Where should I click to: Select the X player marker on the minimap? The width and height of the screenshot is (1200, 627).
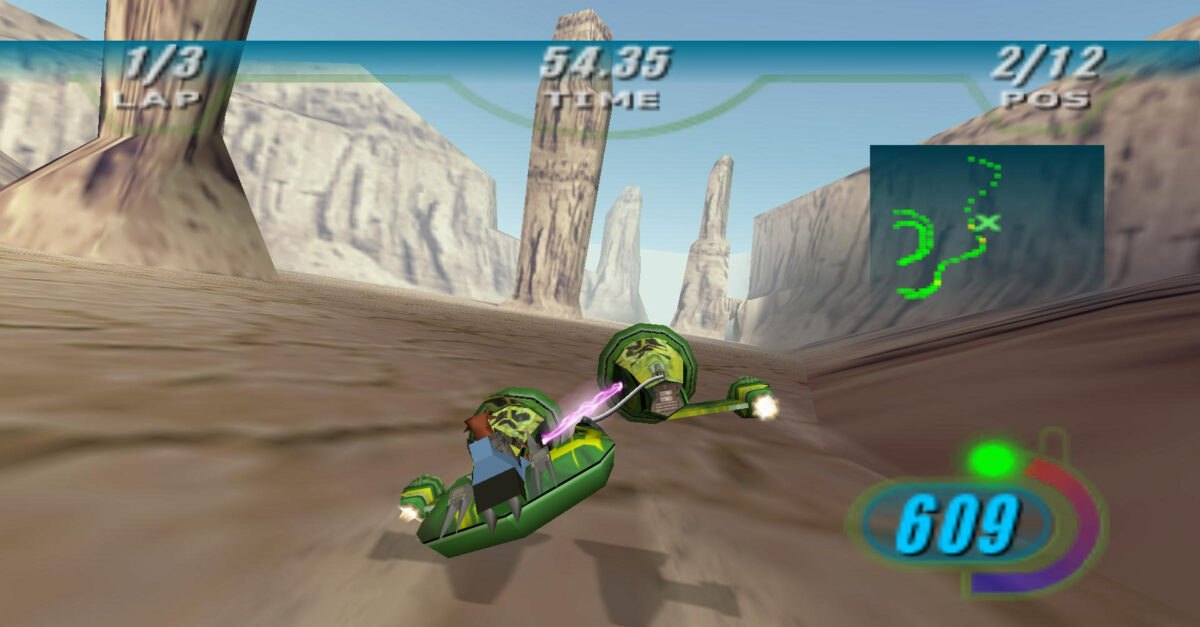[x=988, y=222]
